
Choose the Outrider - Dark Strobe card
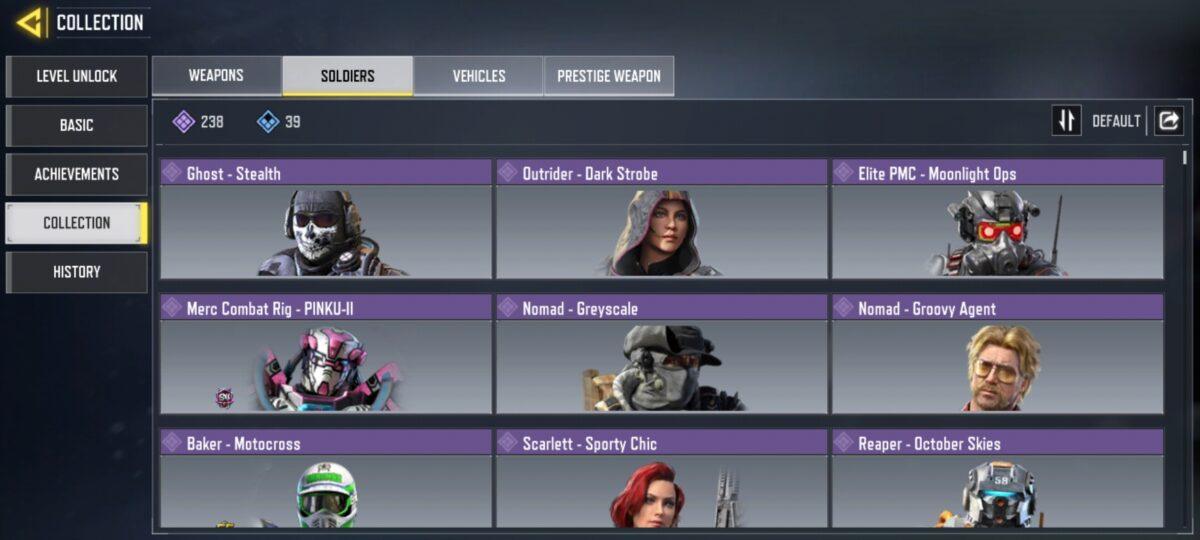(x=662, y=219)
